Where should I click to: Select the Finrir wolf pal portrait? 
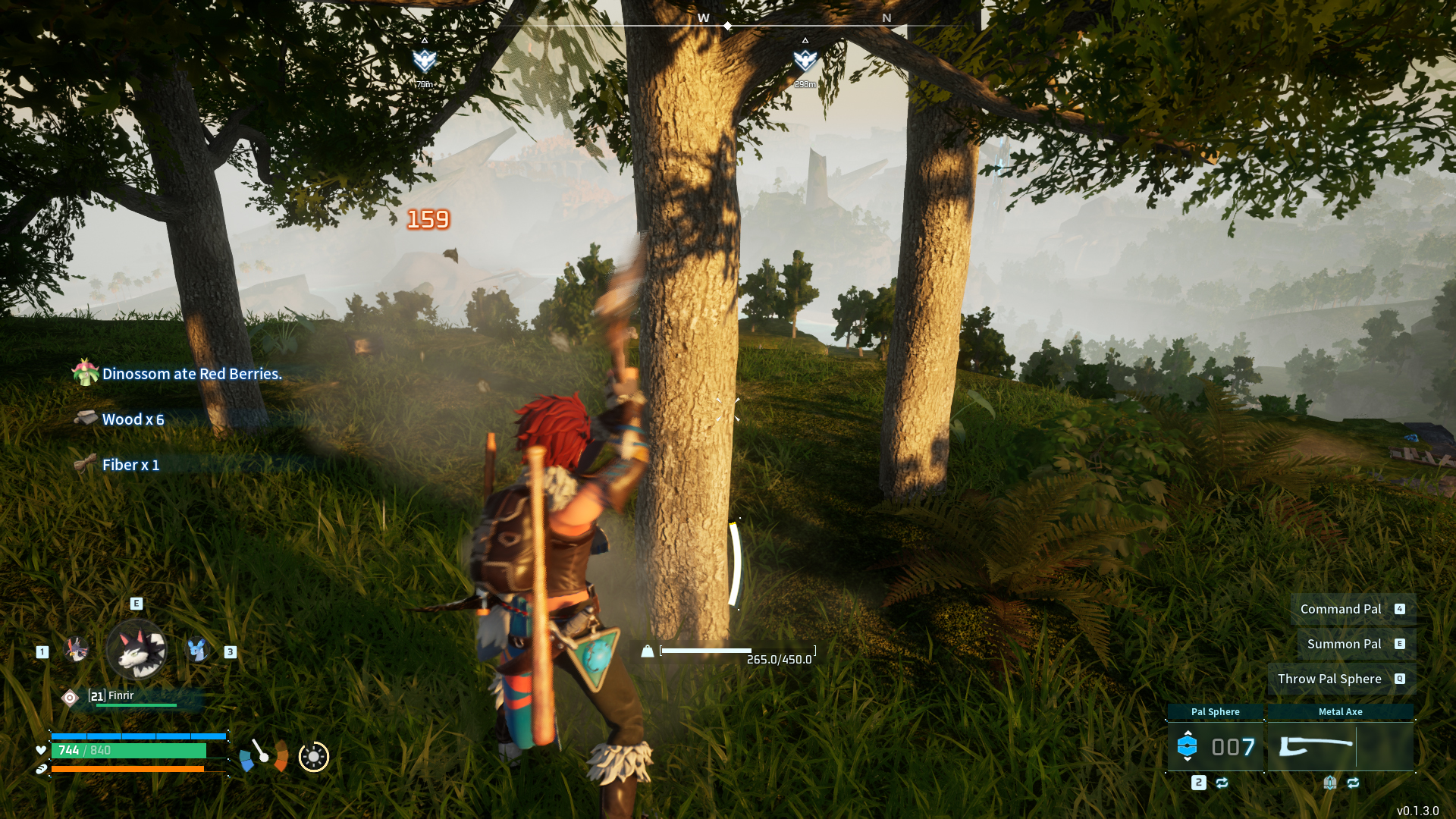pyautogui.click(x=136, y=649)
